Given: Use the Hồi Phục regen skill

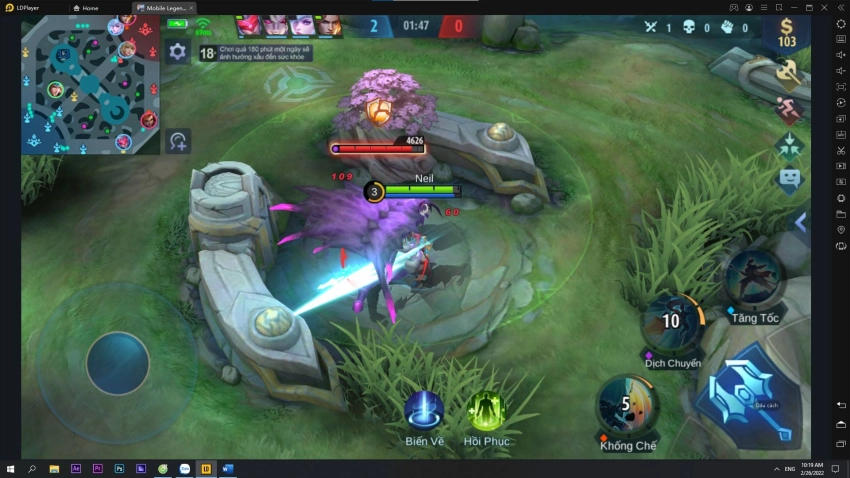Looking at the screenshot, I should [x=486, y=410].
